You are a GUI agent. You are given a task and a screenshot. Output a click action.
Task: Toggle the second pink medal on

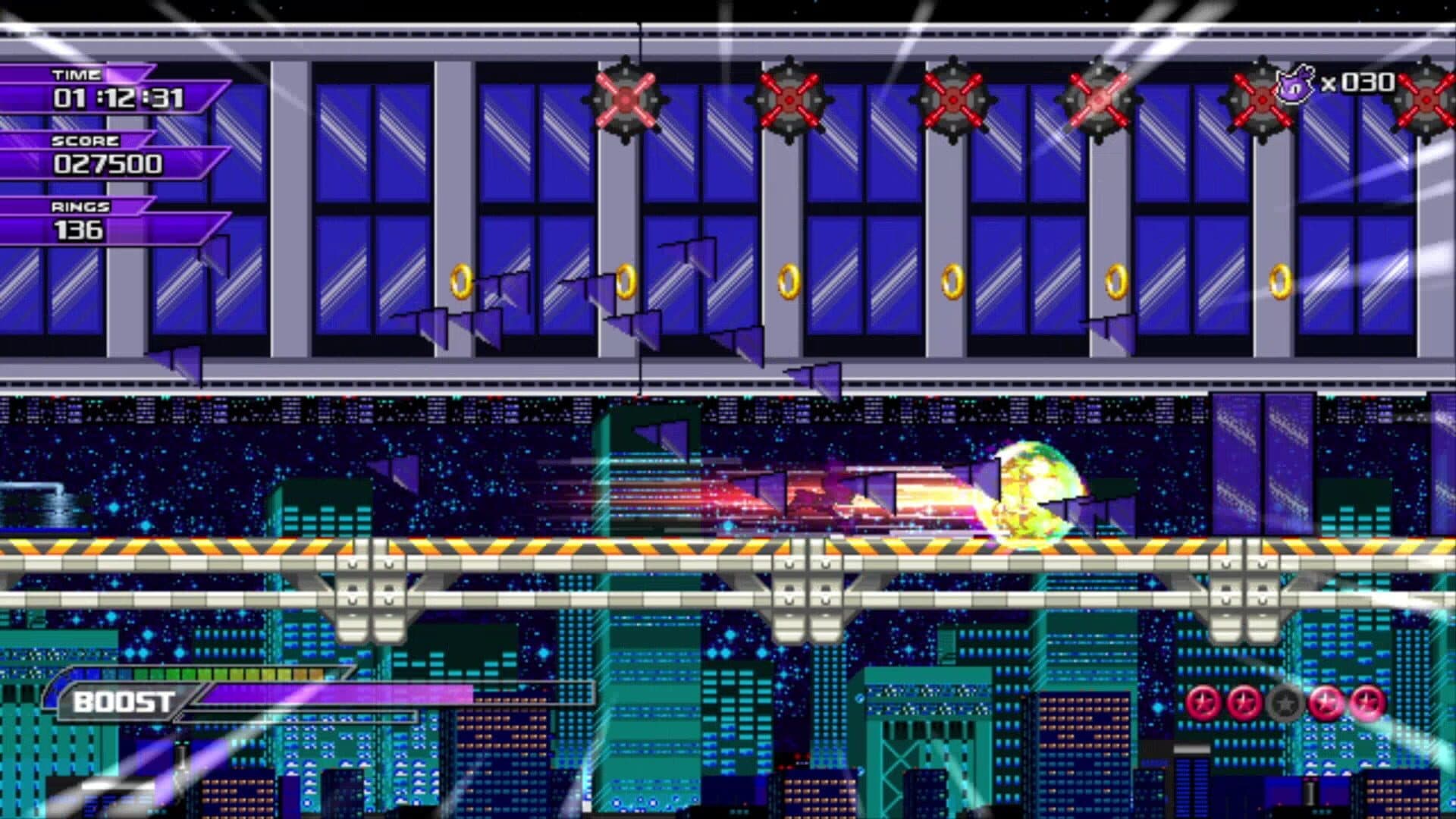coord(1244,703)
